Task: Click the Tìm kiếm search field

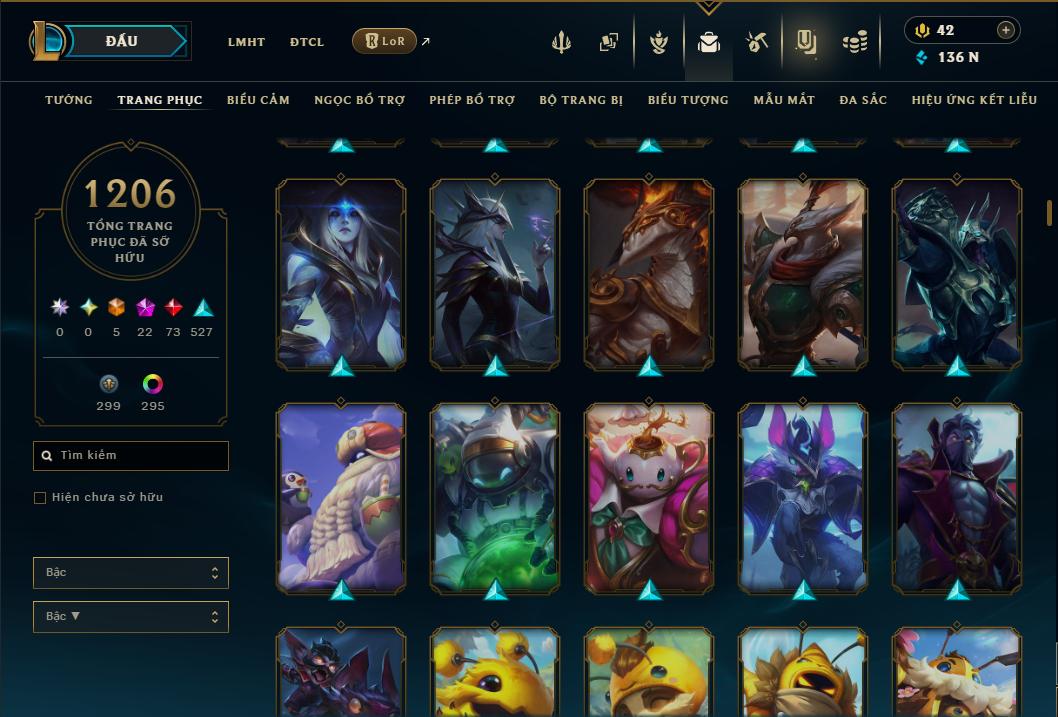Action: (x=131, y=456)
